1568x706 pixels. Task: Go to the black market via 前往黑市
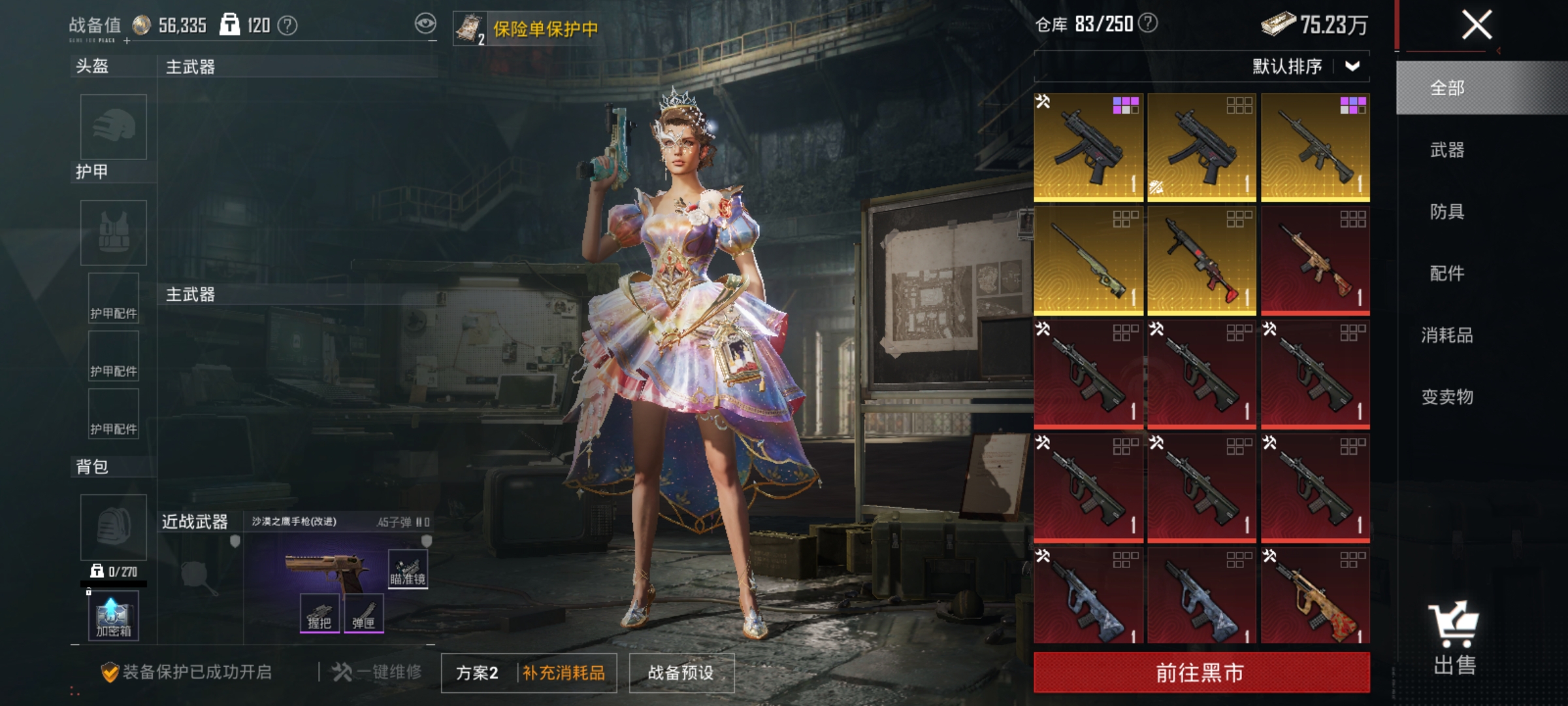coord(1201,672)
